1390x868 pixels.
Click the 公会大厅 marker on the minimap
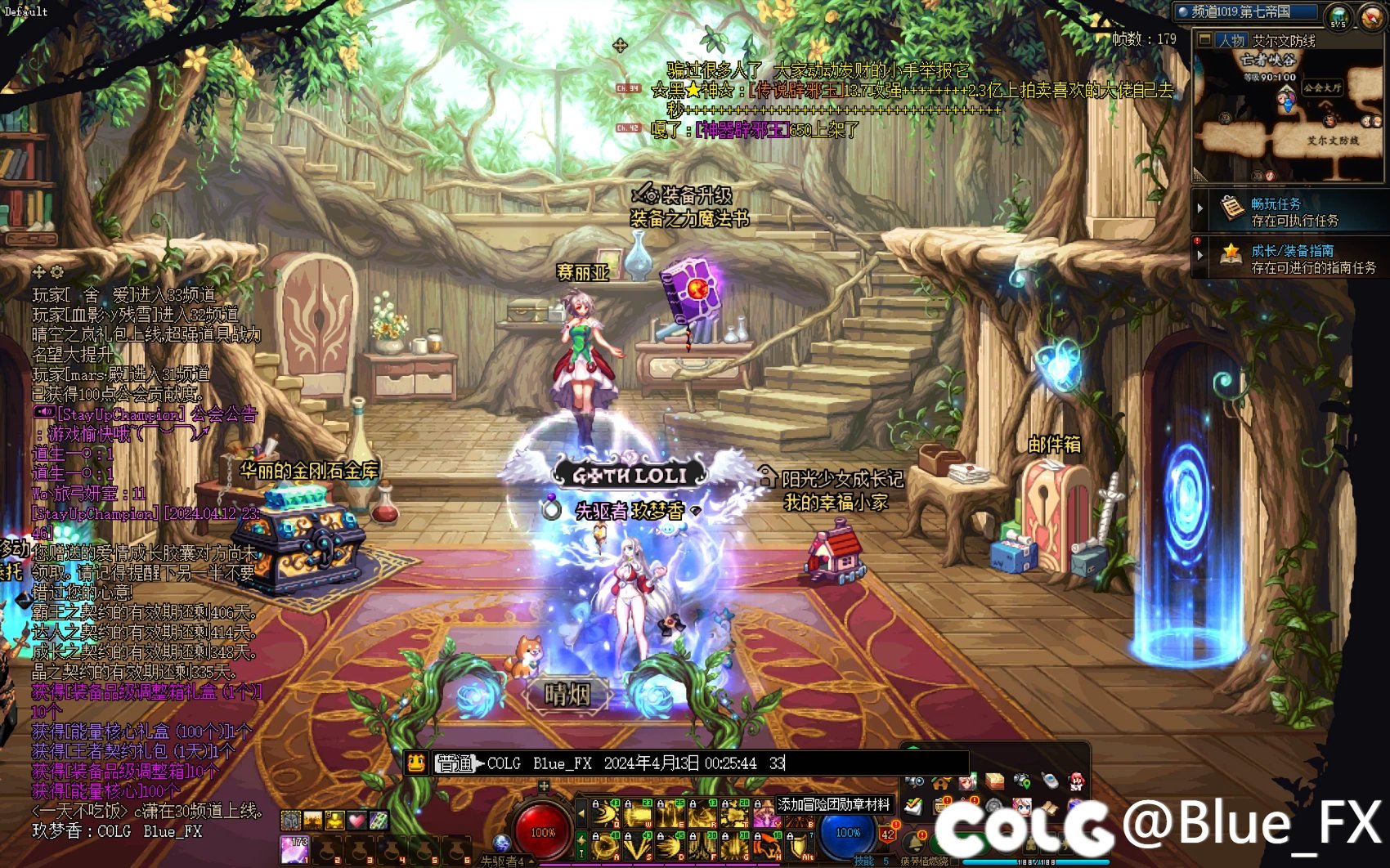(x=1322, y=87)
